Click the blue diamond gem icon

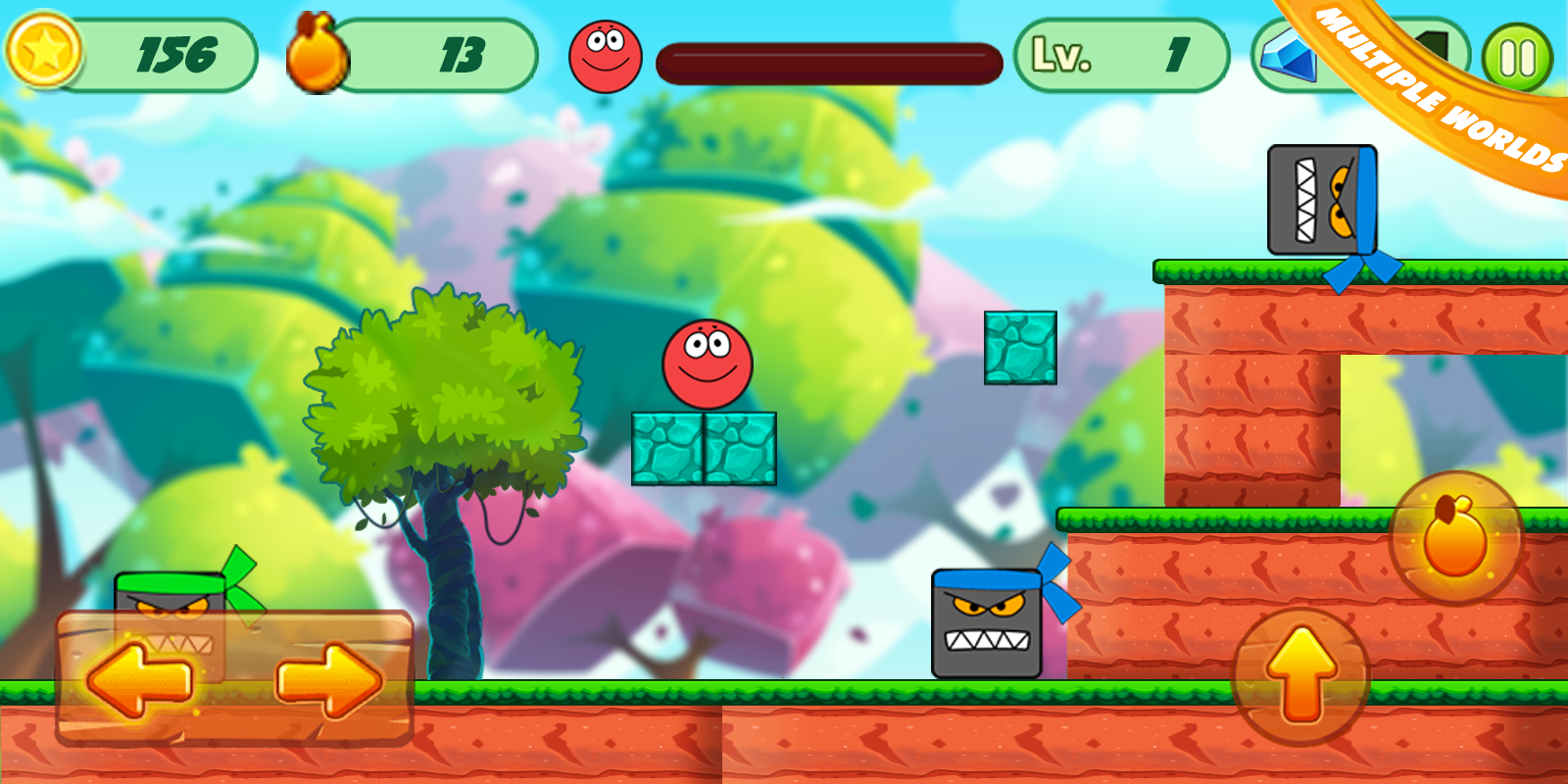(x=1290, y=59)
